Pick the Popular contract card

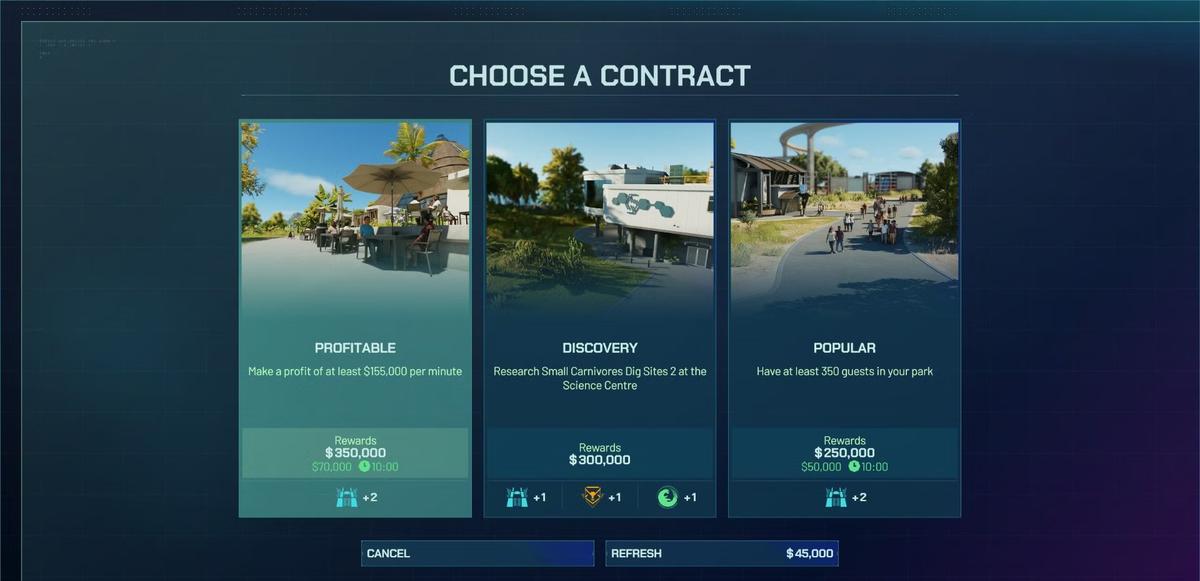[844, 318]
